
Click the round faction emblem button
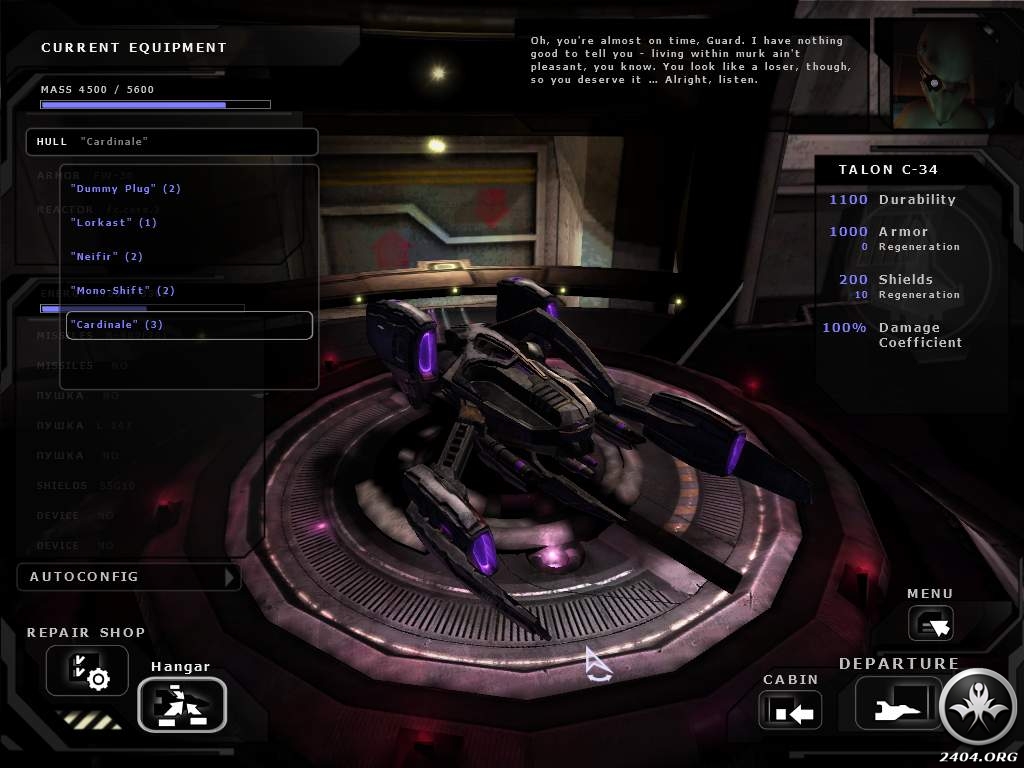[978, 706]
